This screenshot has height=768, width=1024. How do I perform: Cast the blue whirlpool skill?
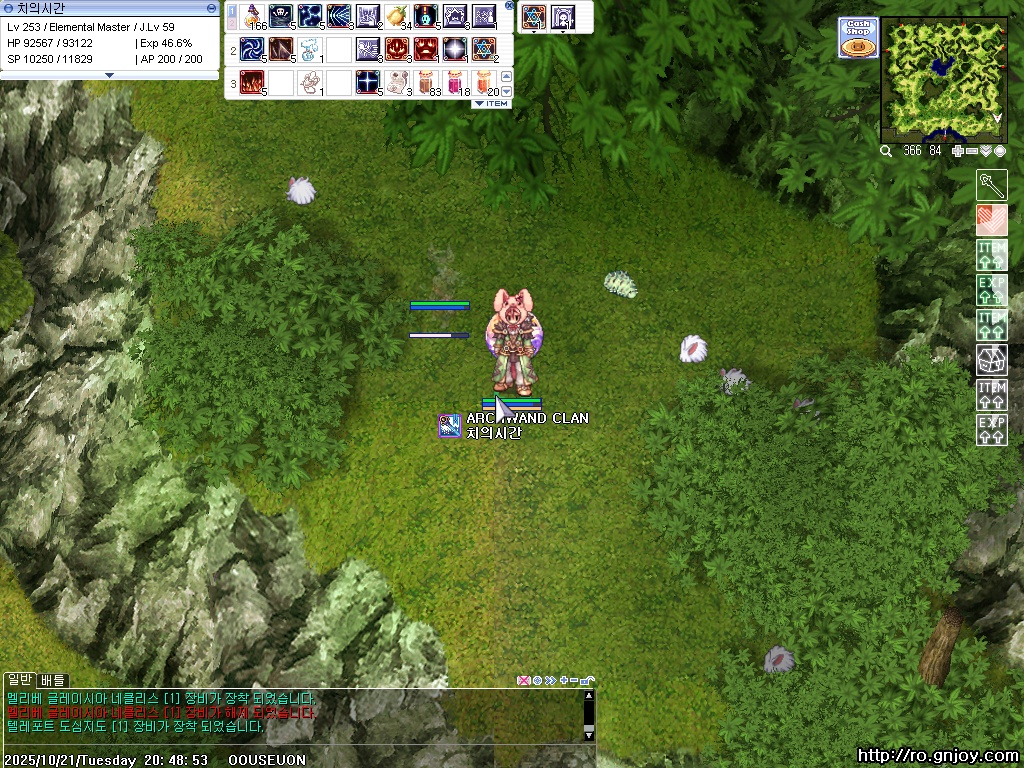[x=251, y=49]
